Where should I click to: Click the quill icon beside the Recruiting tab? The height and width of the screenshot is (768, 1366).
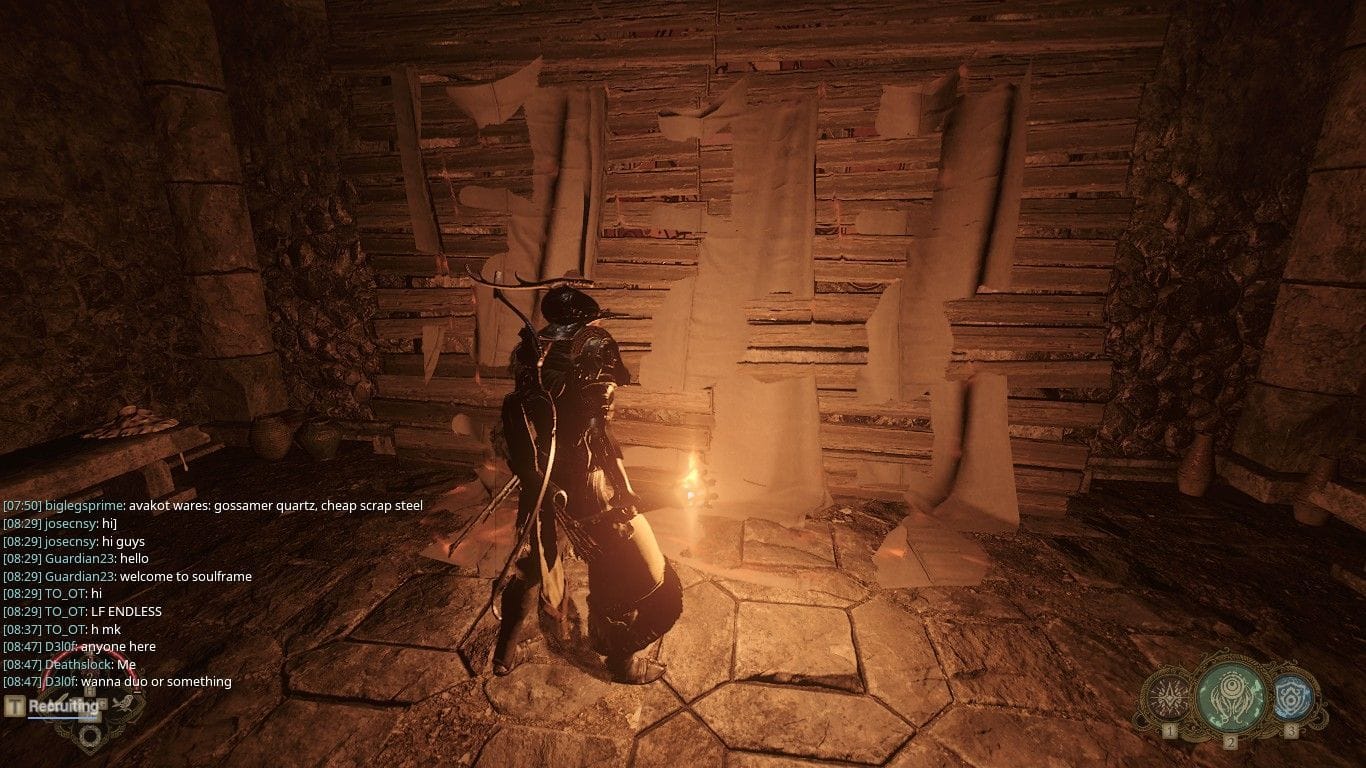[x=124, y=703]
